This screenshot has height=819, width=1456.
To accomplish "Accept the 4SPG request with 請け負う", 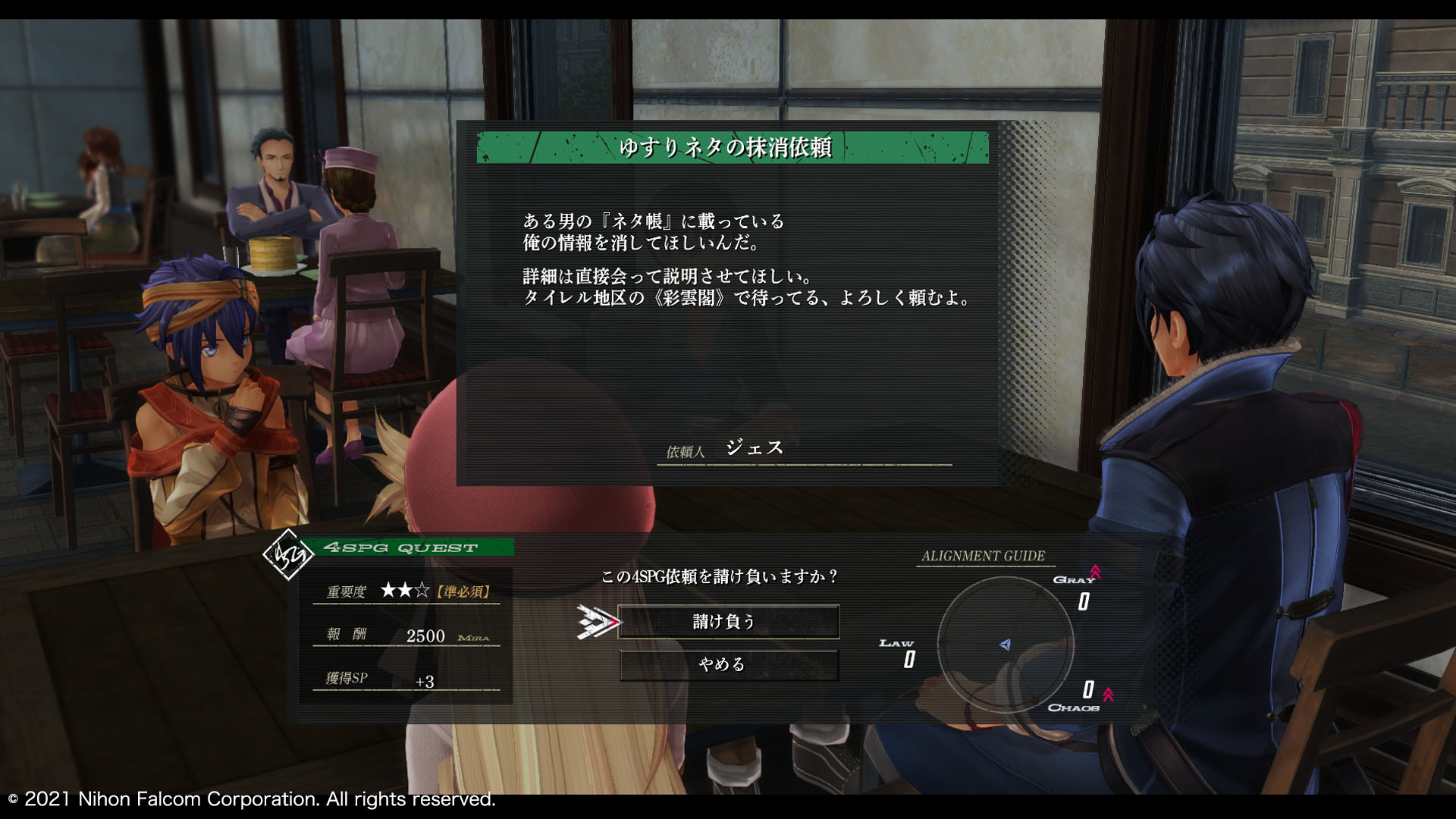I will pyautogui.click(x=728, y=622).
